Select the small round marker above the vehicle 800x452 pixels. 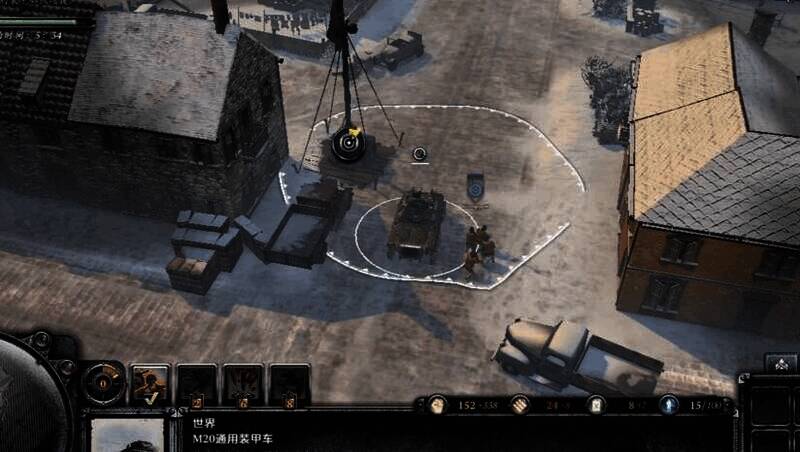[420, 153]
